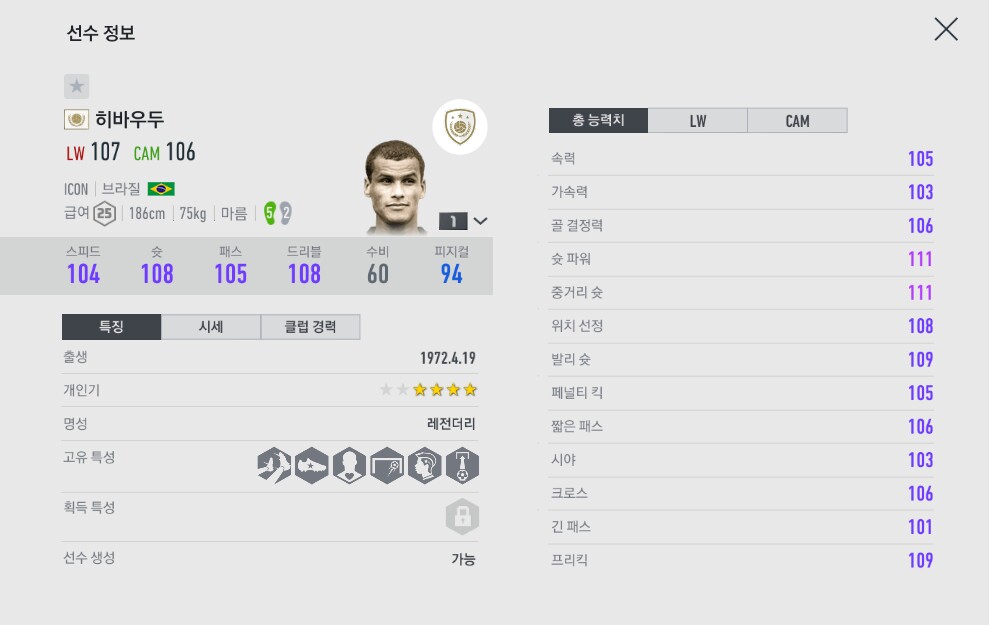Open the 시세 tab

coord(210,327)
